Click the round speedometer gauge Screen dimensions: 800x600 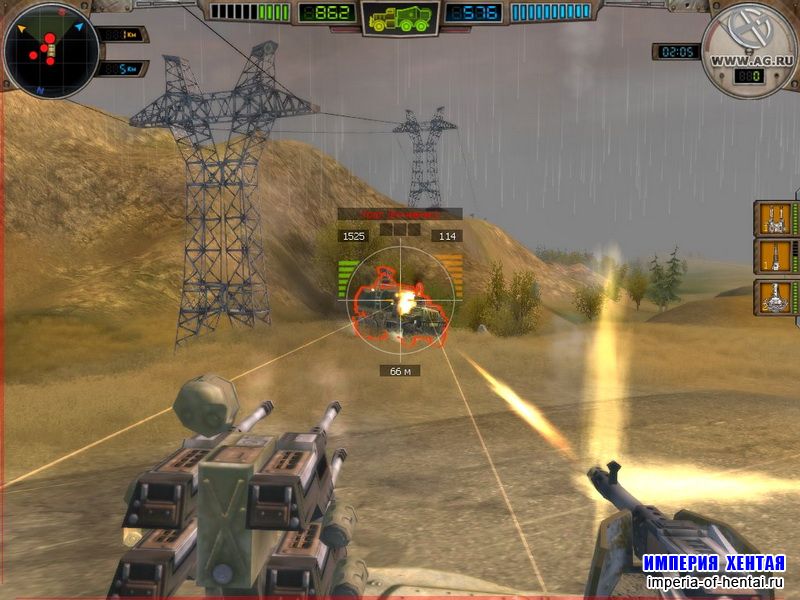[748, 50]
